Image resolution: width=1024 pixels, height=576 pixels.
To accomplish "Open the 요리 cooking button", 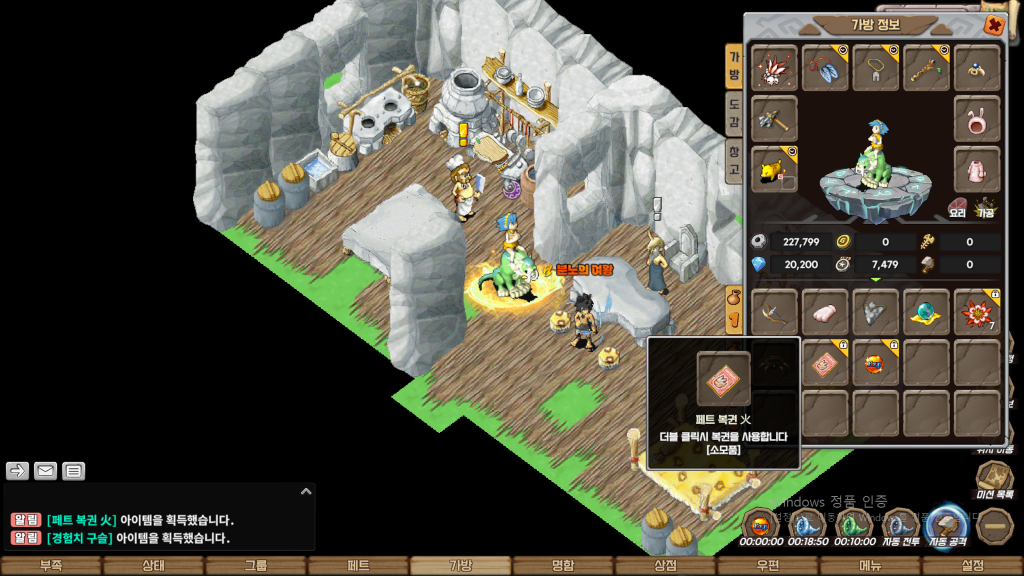I will (957, 207).
